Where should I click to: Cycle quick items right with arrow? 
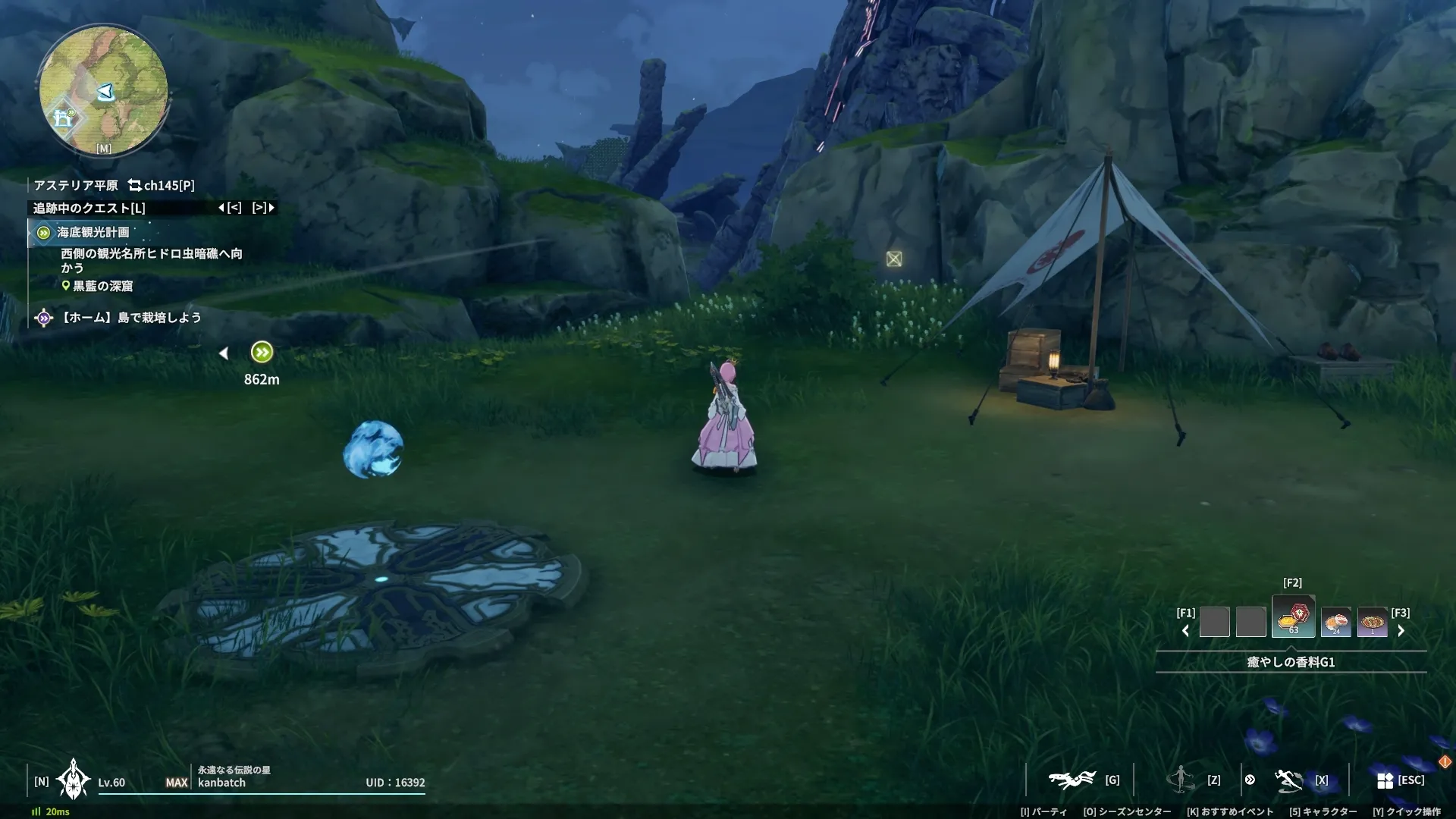[x=1401, y=631]
